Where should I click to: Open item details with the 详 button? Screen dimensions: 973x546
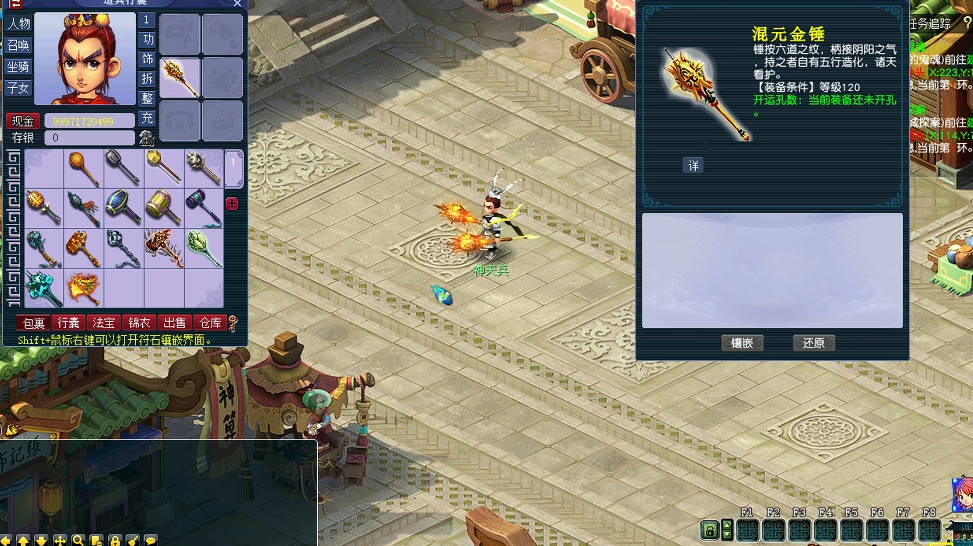pyautogui.click(x=693, y=166)
